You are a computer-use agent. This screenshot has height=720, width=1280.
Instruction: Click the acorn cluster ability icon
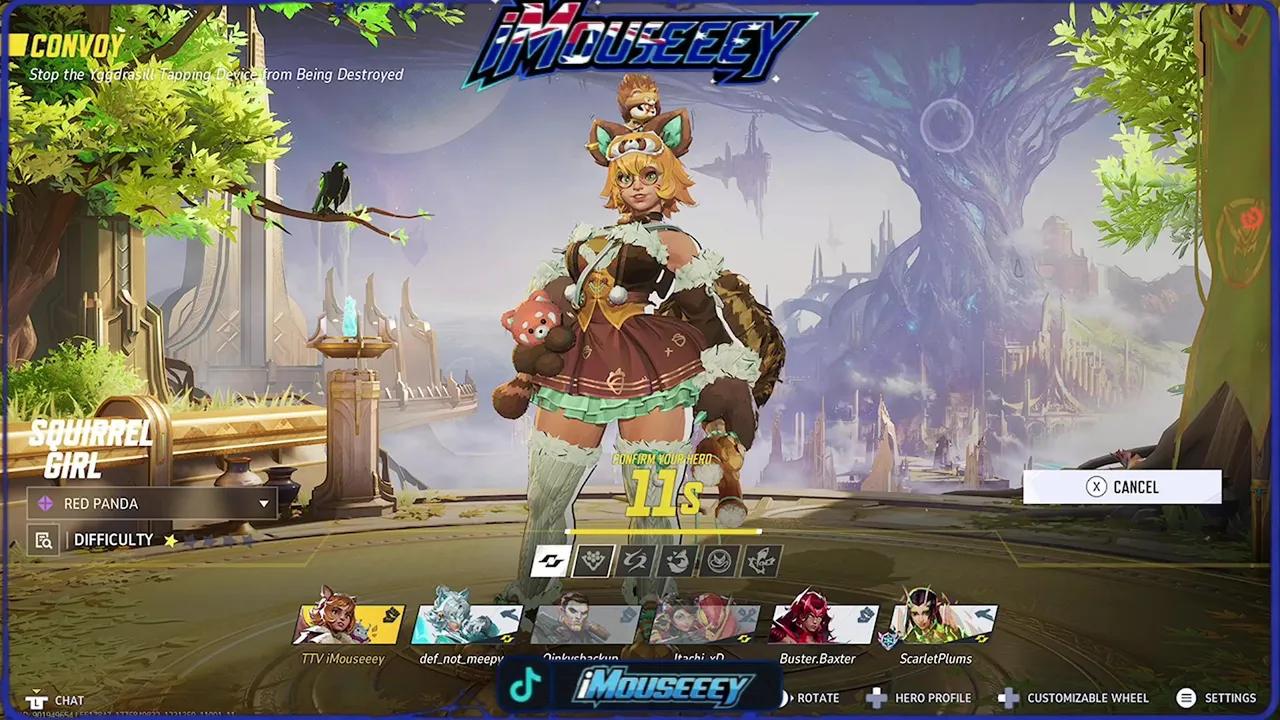(592, 561)
